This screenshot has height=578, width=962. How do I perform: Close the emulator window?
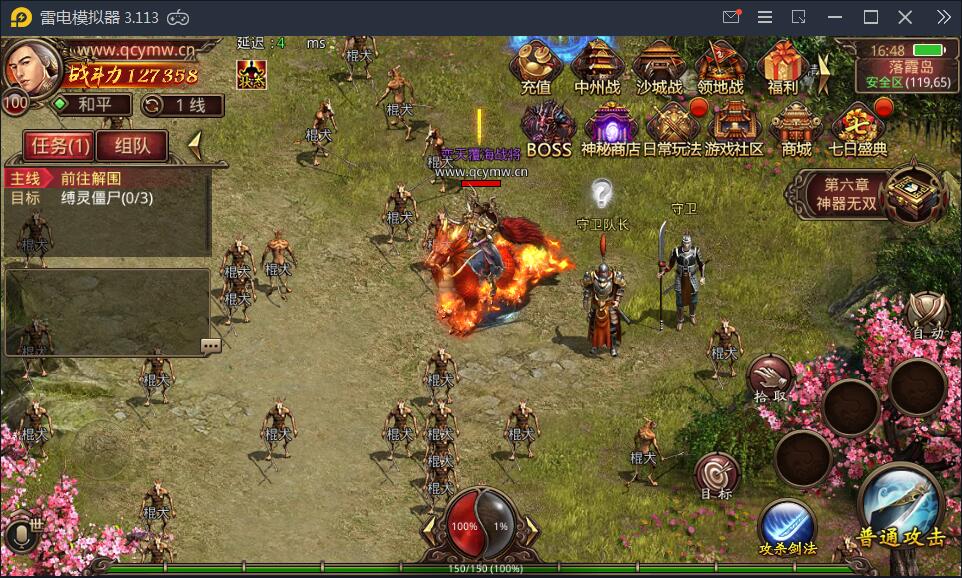pos(905,17)
